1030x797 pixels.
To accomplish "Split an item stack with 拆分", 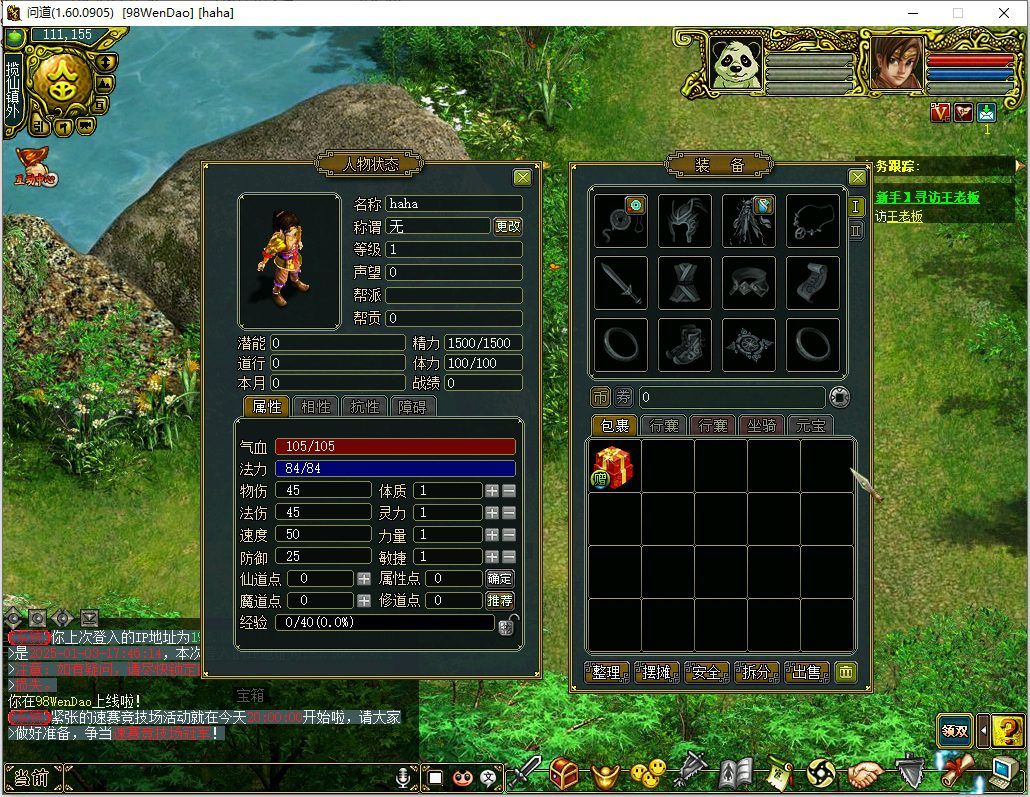I will coord(756,672).
